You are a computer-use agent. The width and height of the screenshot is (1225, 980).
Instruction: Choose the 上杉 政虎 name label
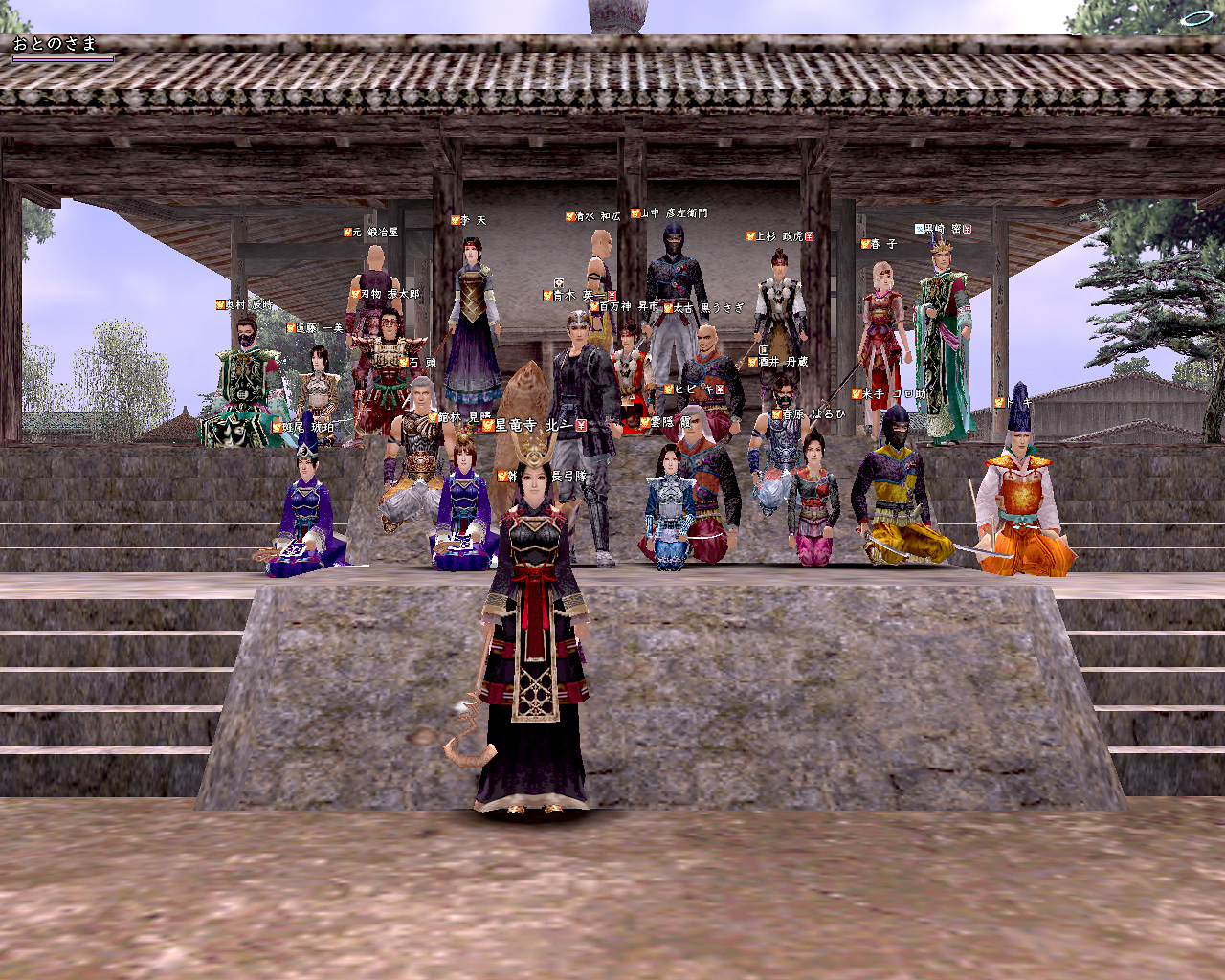coord(779,236)
